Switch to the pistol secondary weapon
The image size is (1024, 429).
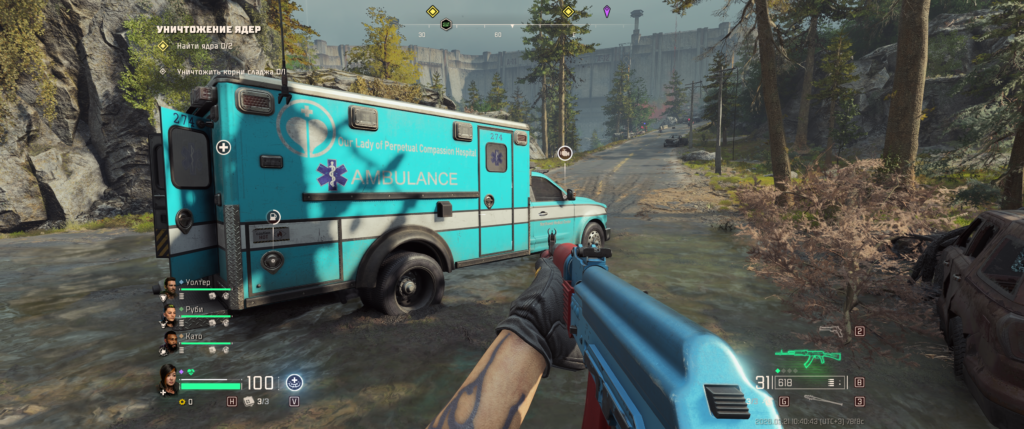point(830,331)
